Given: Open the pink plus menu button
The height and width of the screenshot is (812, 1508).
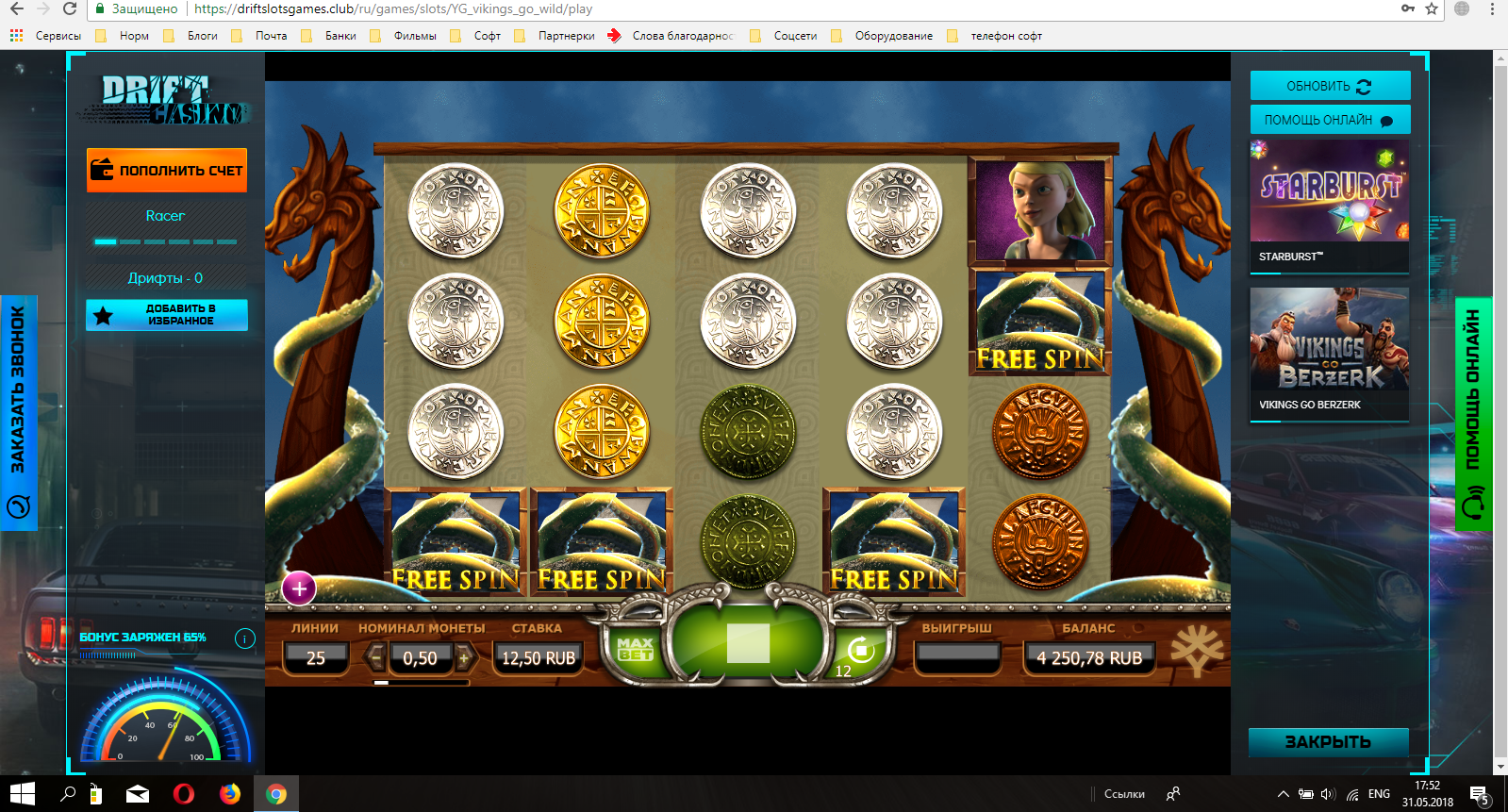Looking at the screenshot, I should tap(299, 589).
